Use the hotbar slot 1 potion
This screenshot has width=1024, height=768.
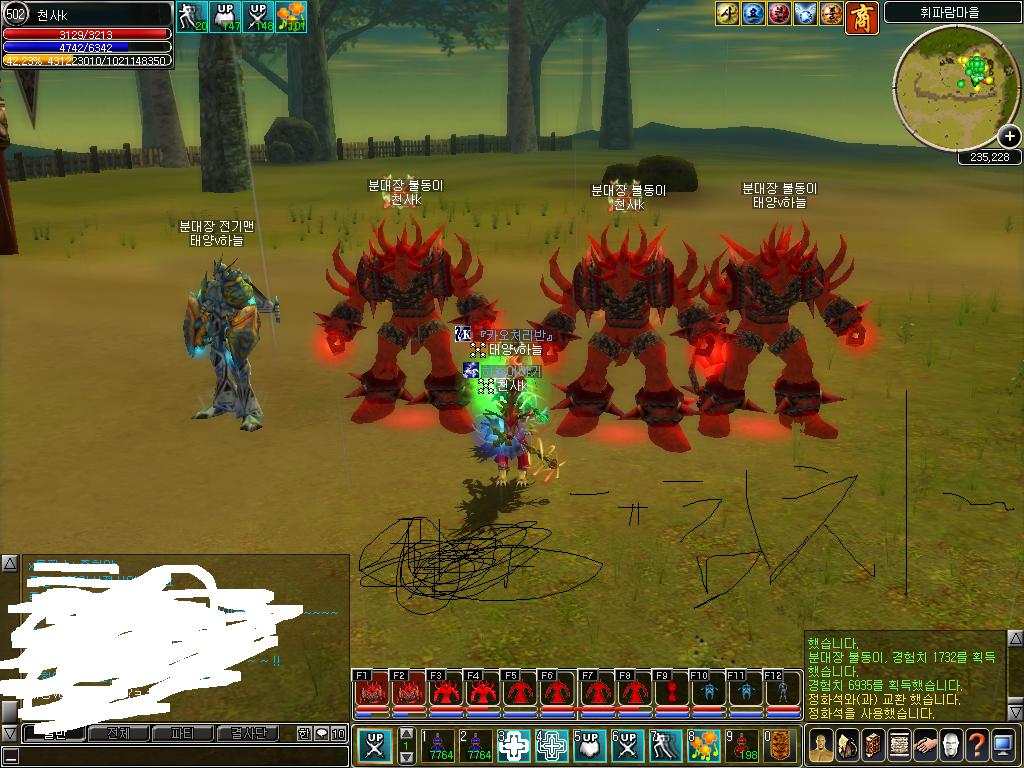[437, 746]
